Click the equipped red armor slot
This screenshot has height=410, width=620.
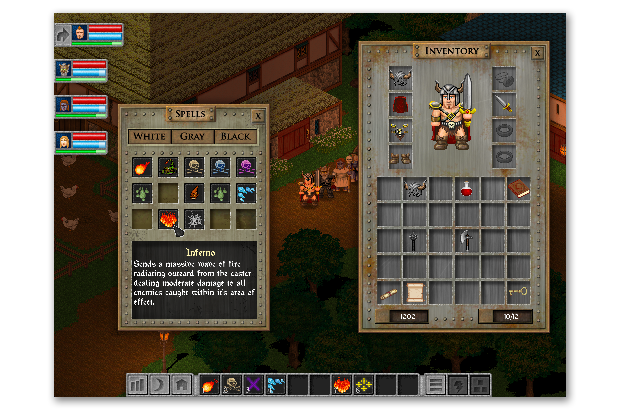401,105
